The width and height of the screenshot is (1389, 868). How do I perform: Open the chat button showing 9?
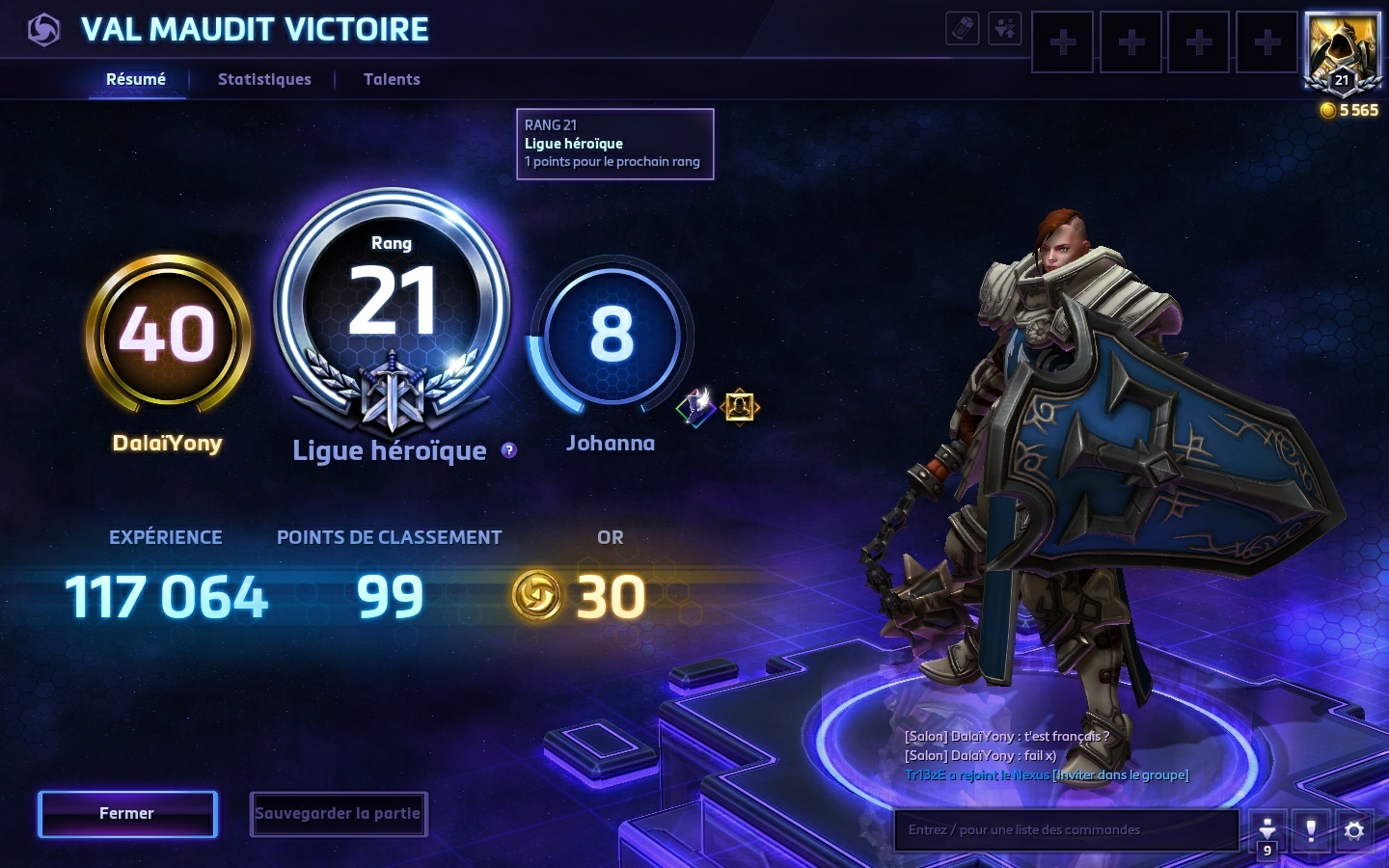[x=1267, y=832]
